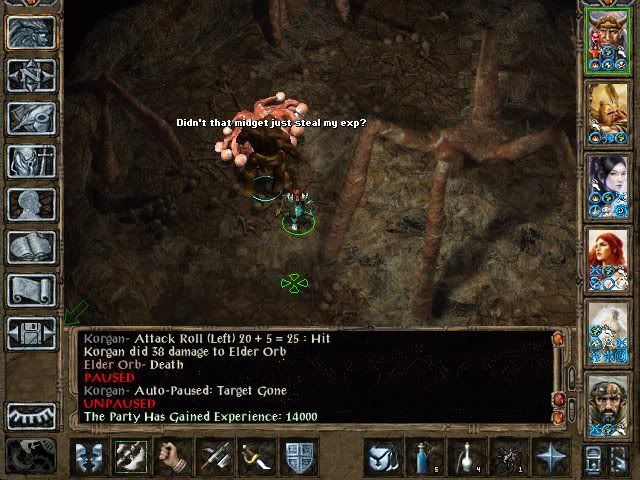Screen dimensions: 640x480
Task: Open special abilities star button
Action: (549, 457)
